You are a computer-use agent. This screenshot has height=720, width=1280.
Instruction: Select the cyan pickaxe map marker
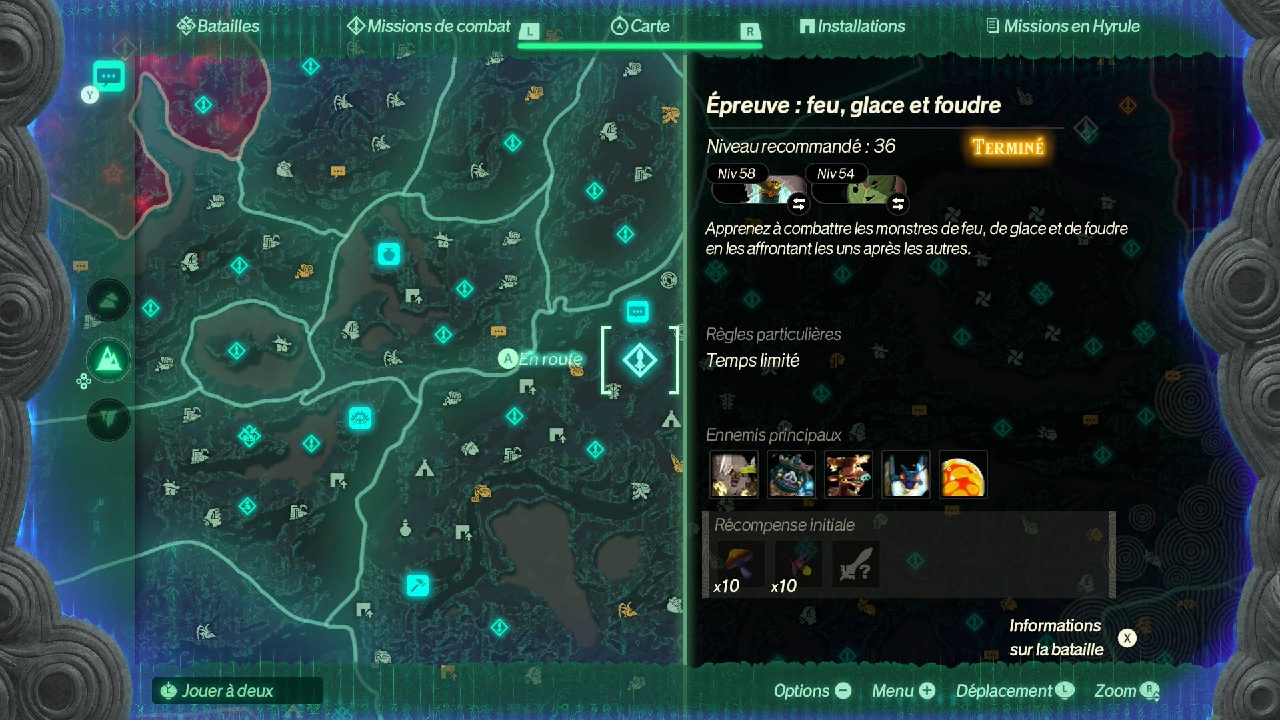click(418, 585)
